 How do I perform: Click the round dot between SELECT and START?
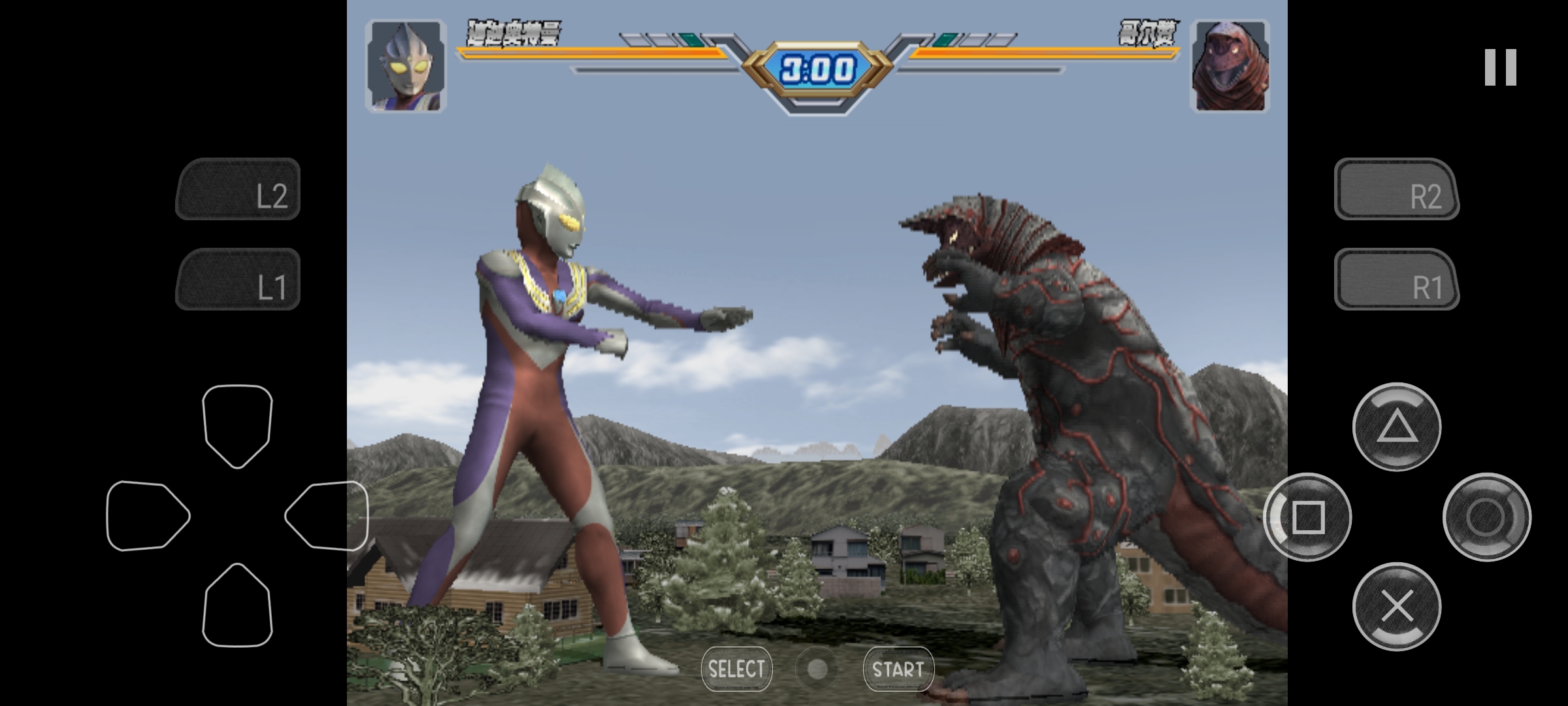(817, 669)
